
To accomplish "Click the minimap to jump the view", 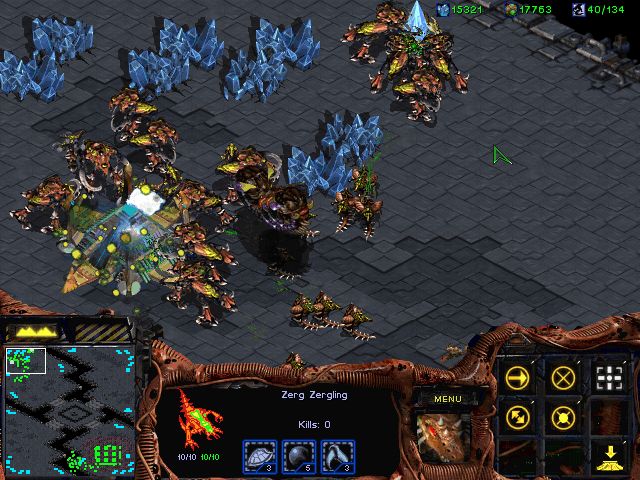I will (70, 410).
